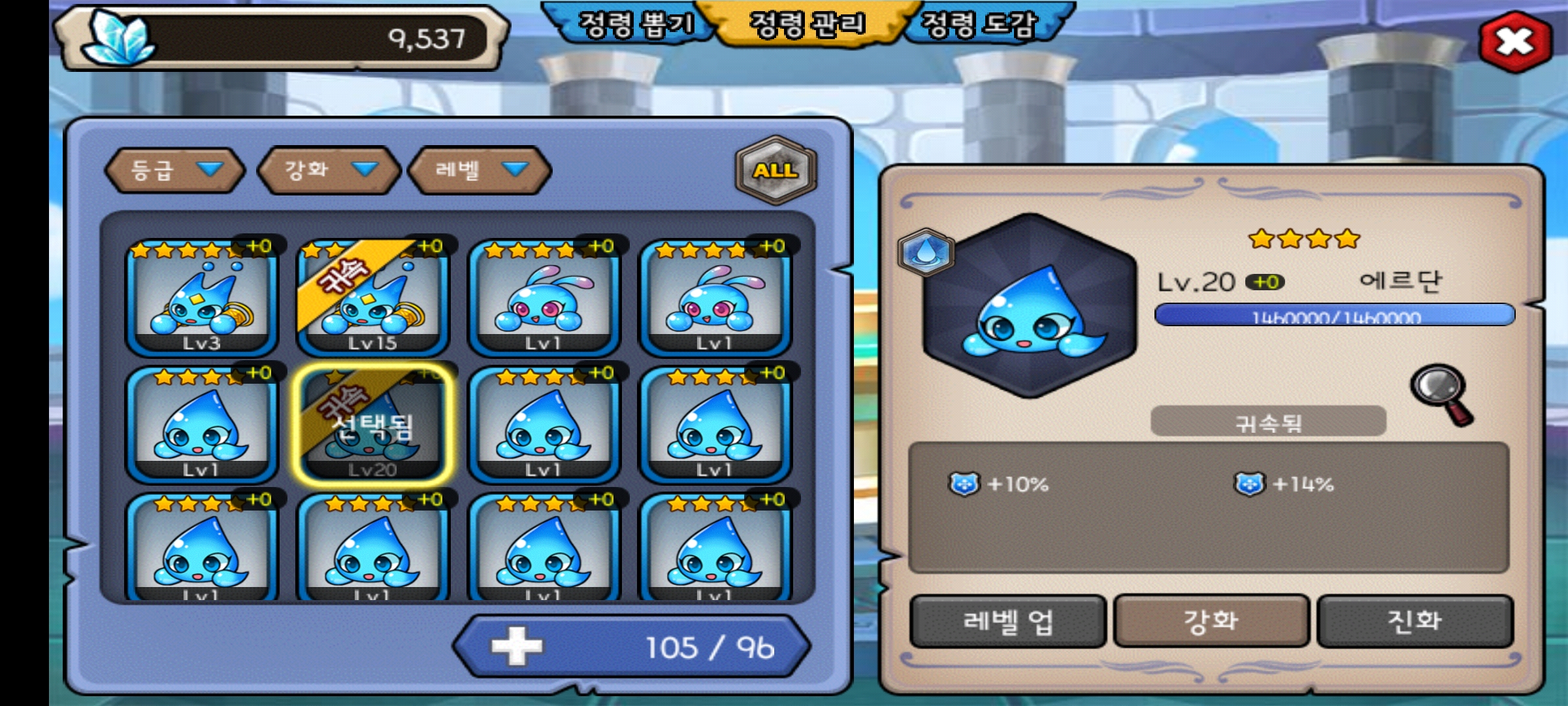Click the 레벨 업 button
The width and height of the screenshot is (1568, 706).
[x=1008, y=621]
